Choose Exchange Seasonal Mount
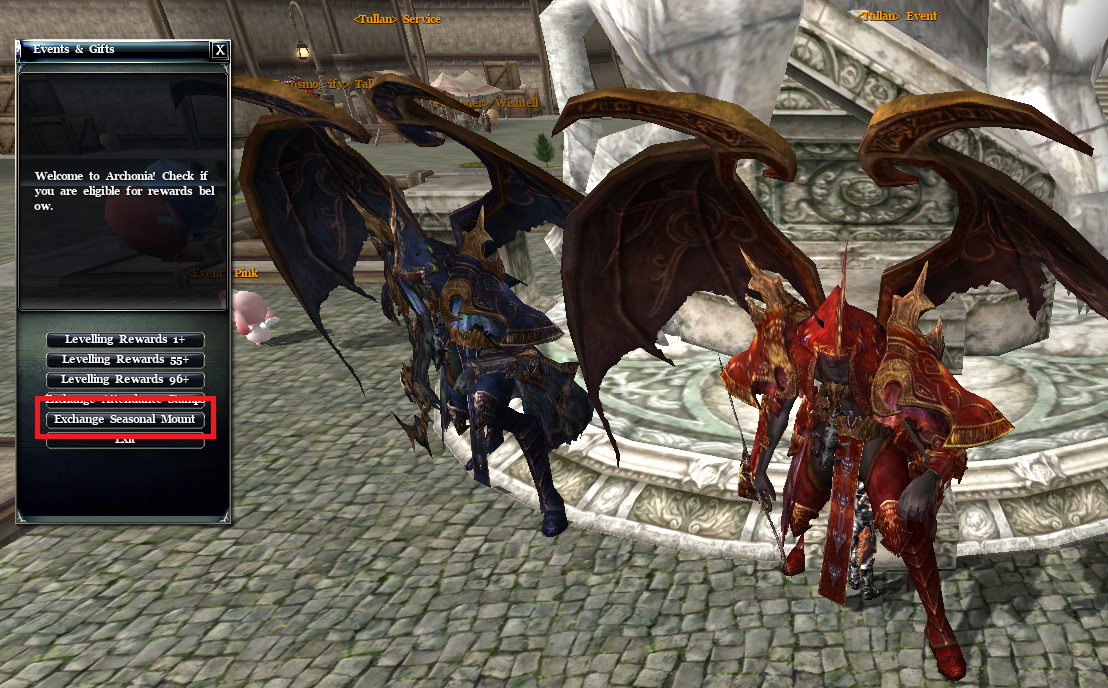1108x688 pixels. coord(125,420)
